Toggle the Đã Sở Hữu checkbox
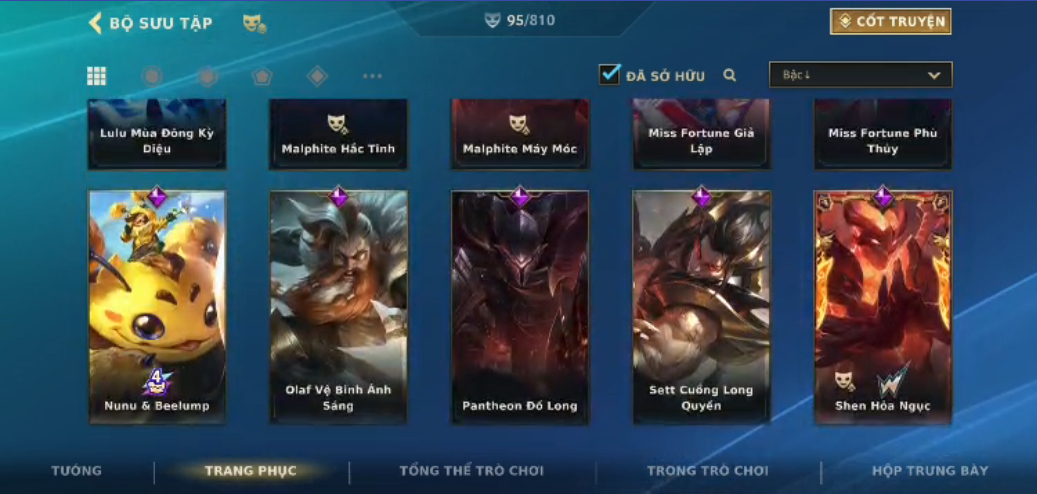This screenshot has width=1037, height=494. tap(609, 75)
